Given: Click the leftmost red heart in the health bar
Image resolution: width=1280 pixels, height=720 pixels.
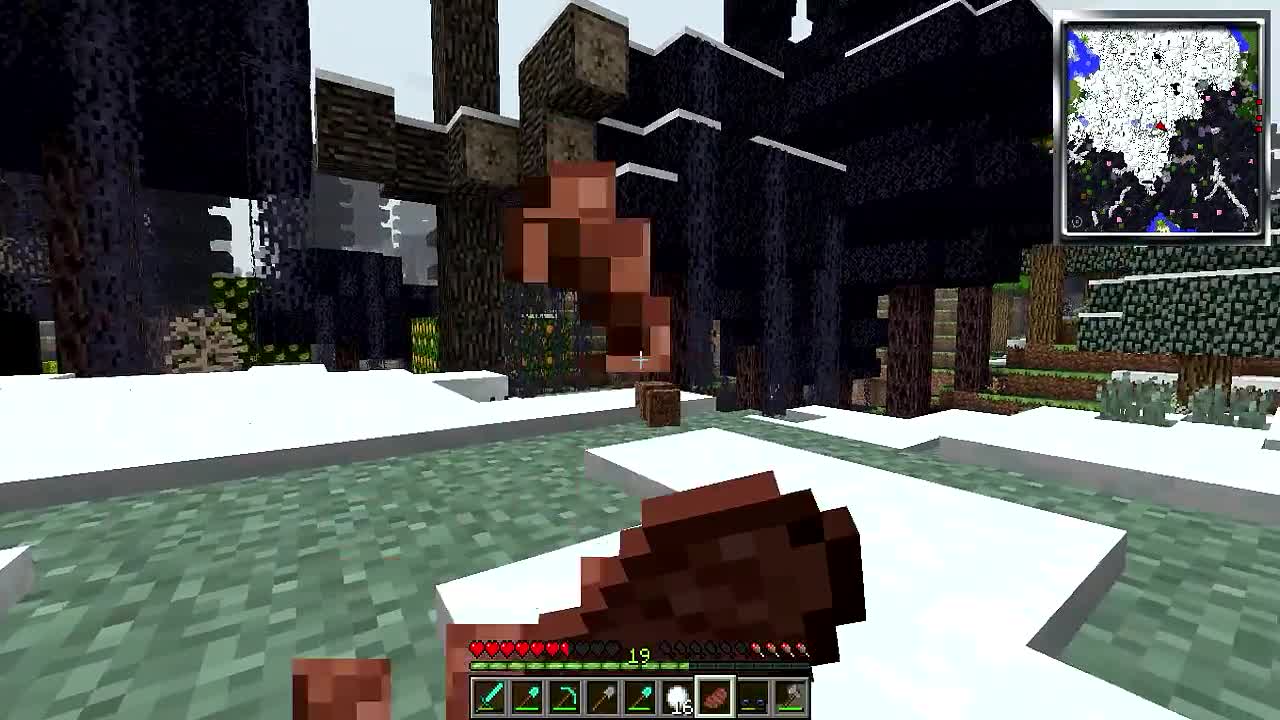Looking at the screenshot, I should pos(476,647).
